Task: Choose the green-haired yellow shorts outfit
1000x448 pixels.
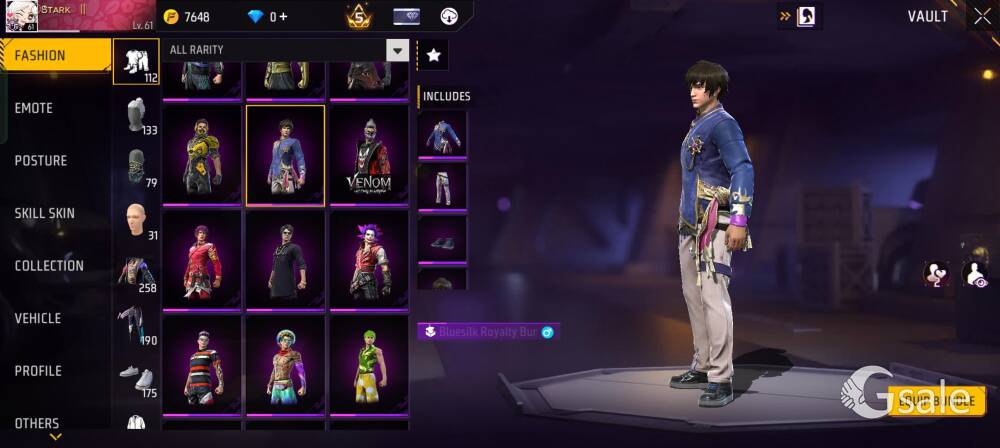Action: [369, 365]
